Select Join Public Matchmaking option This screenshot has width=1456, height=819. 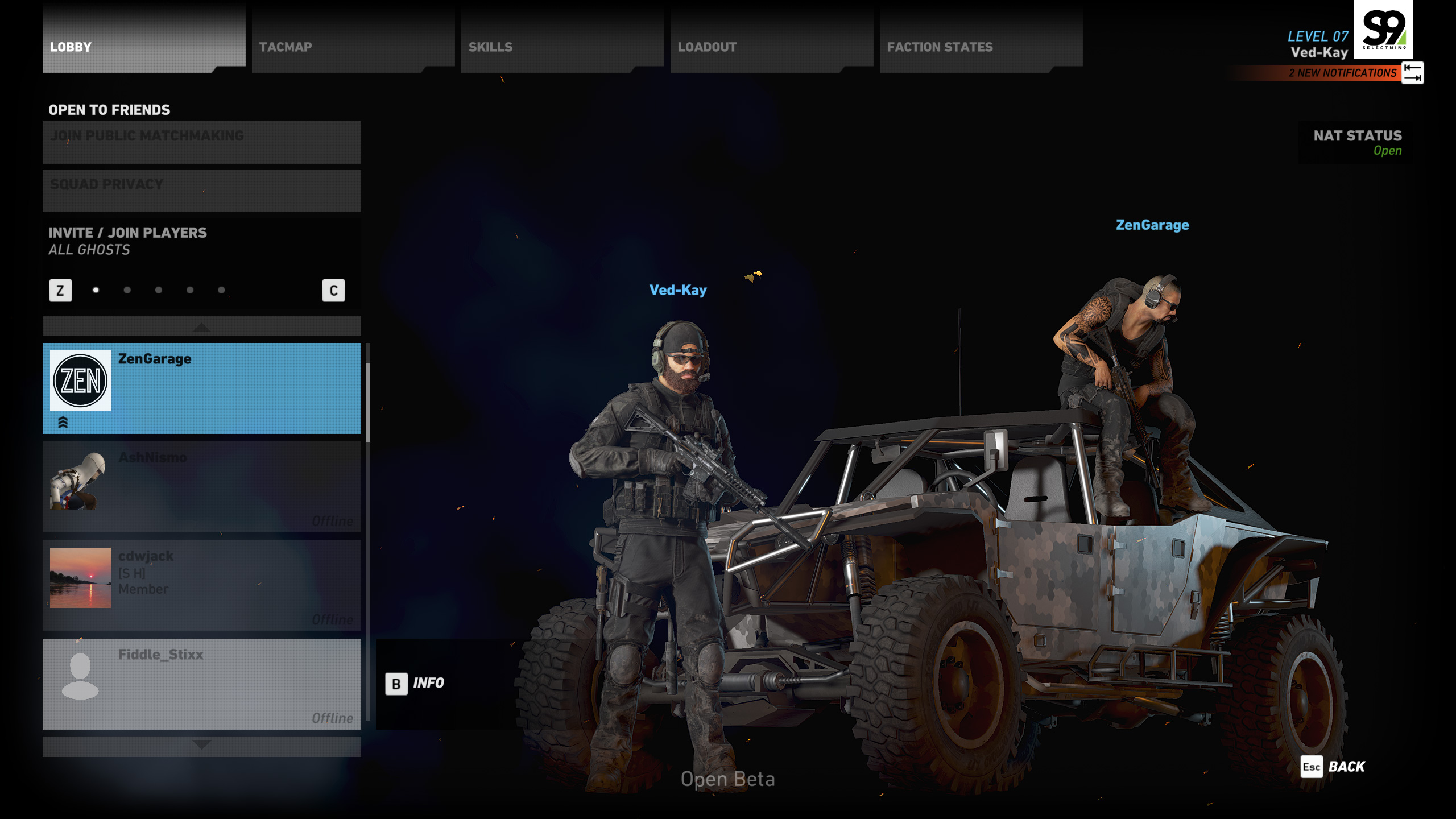(201, 142)
